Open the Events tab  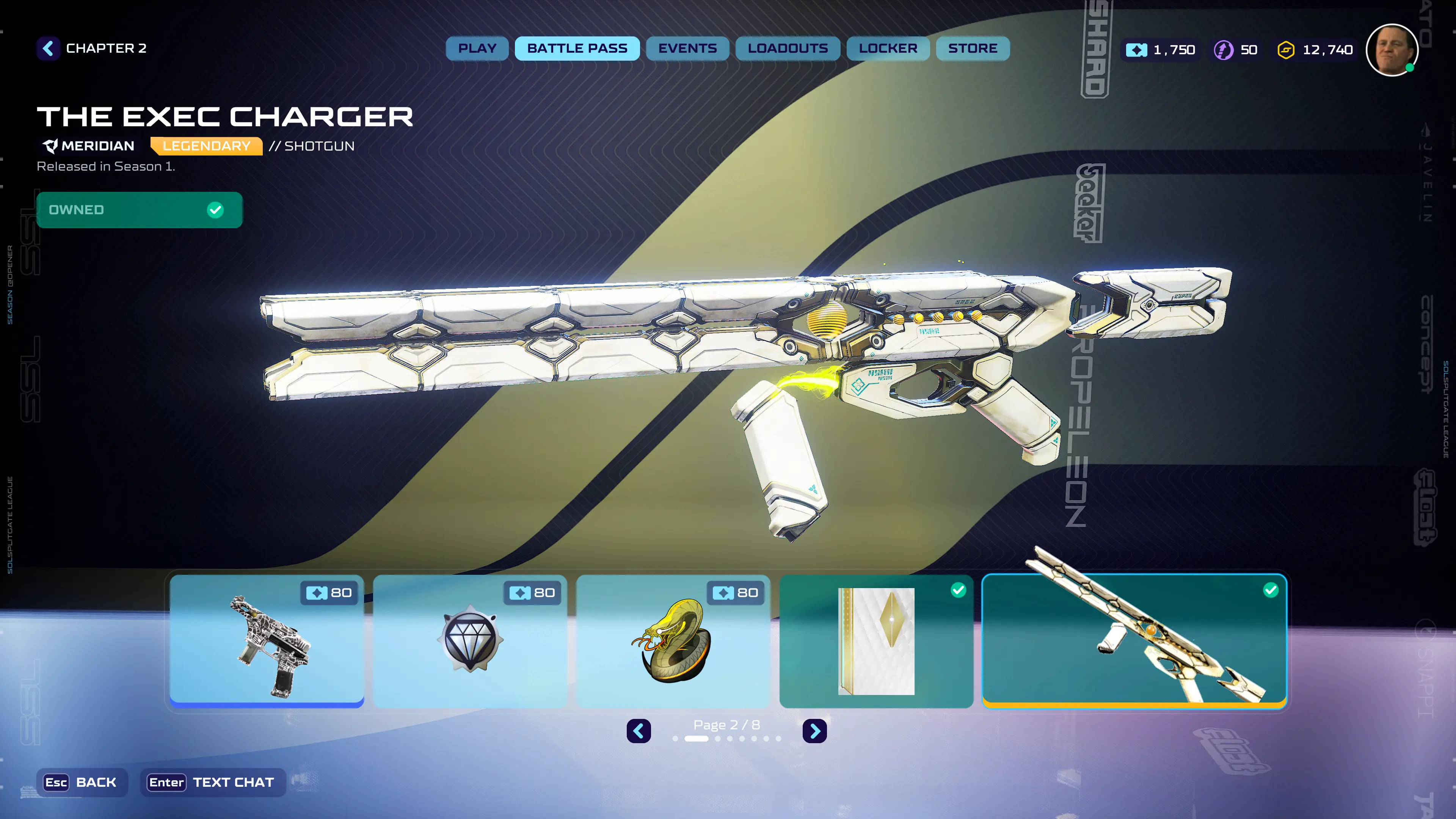coord(687,49)
